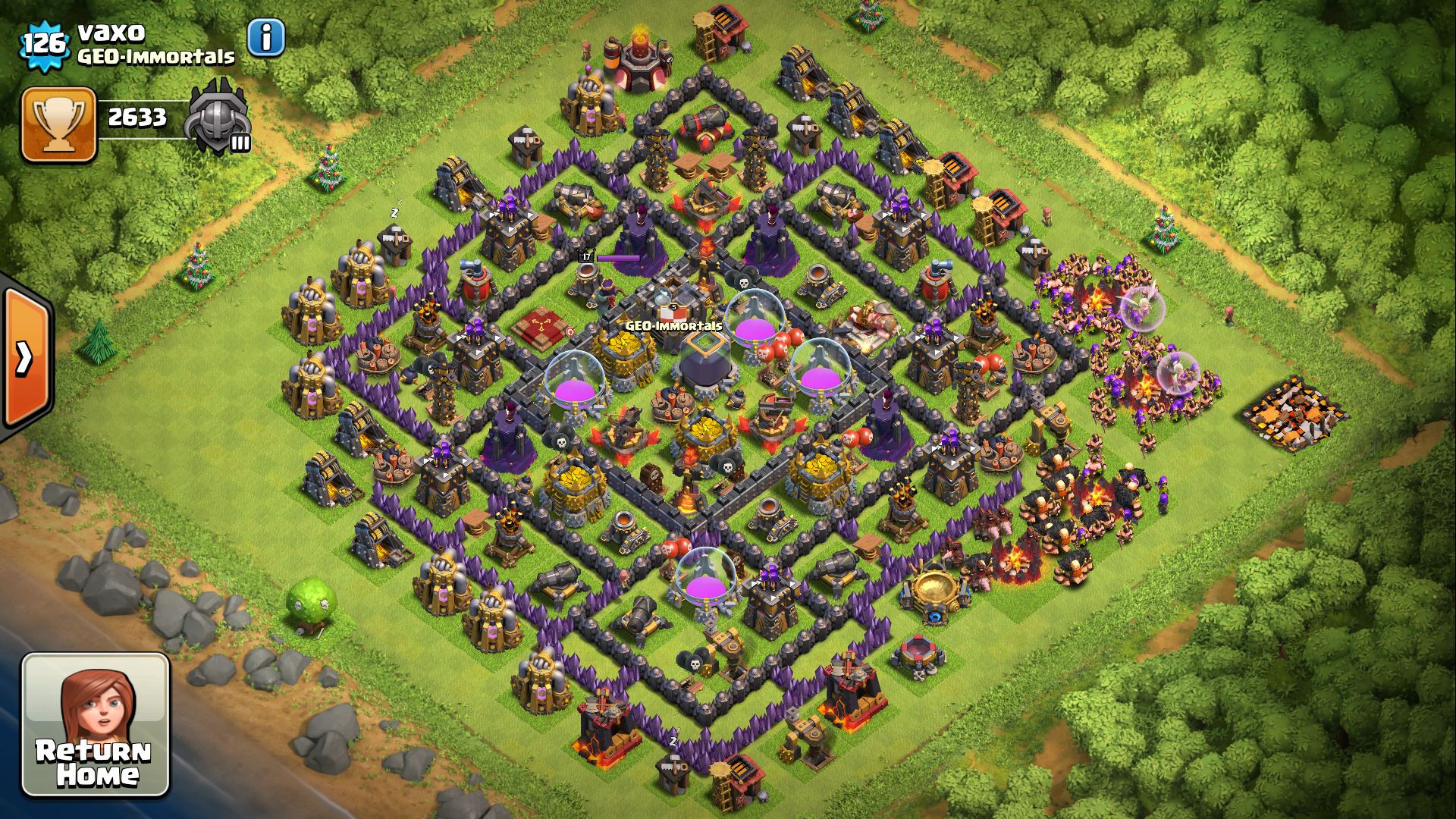The width and height of the screenshot is (1456, 819).
Task: Select the league badge icon
Action: (219, 118)
